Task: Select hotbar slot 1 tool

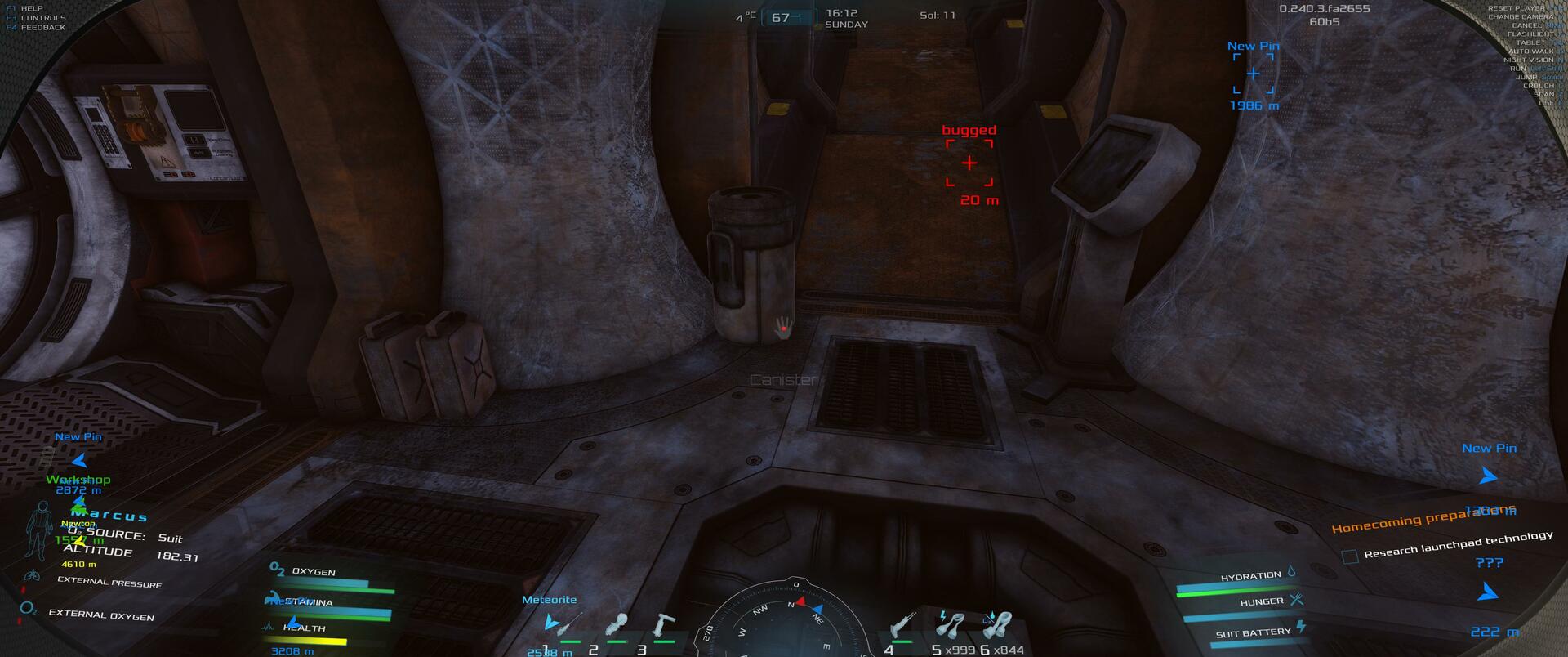Action: coord(563,626)
